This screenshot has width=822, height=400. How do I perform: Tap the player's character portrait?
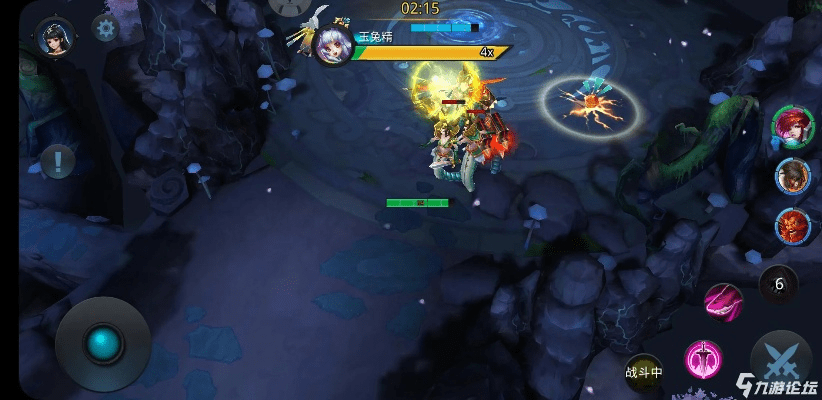[x=51, y=37]
